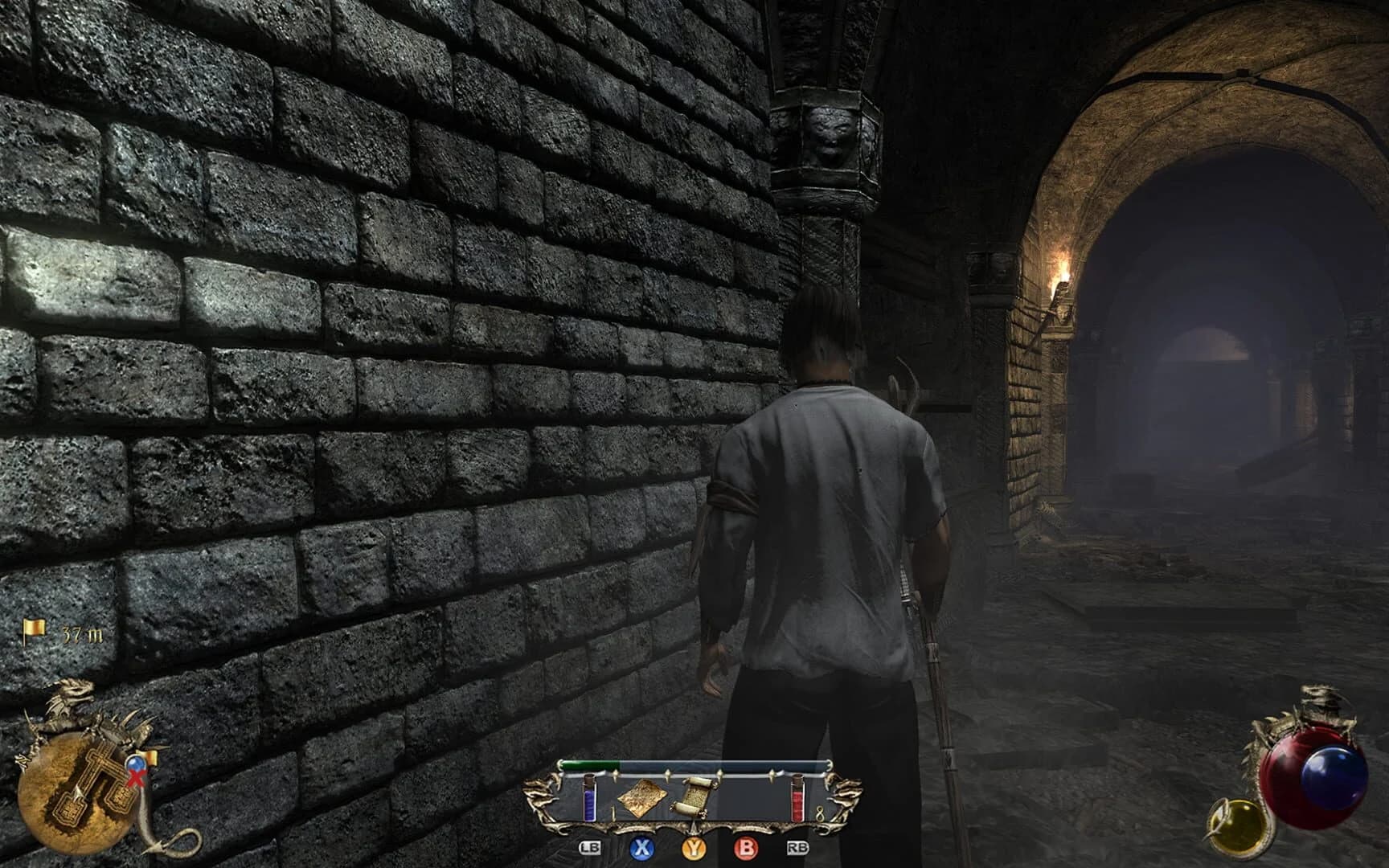Image resolution: width=1389 pixels, height=868 pixels.
Task: Click the golden flag pin on the minimap
Action: click(x=149, y=756)
